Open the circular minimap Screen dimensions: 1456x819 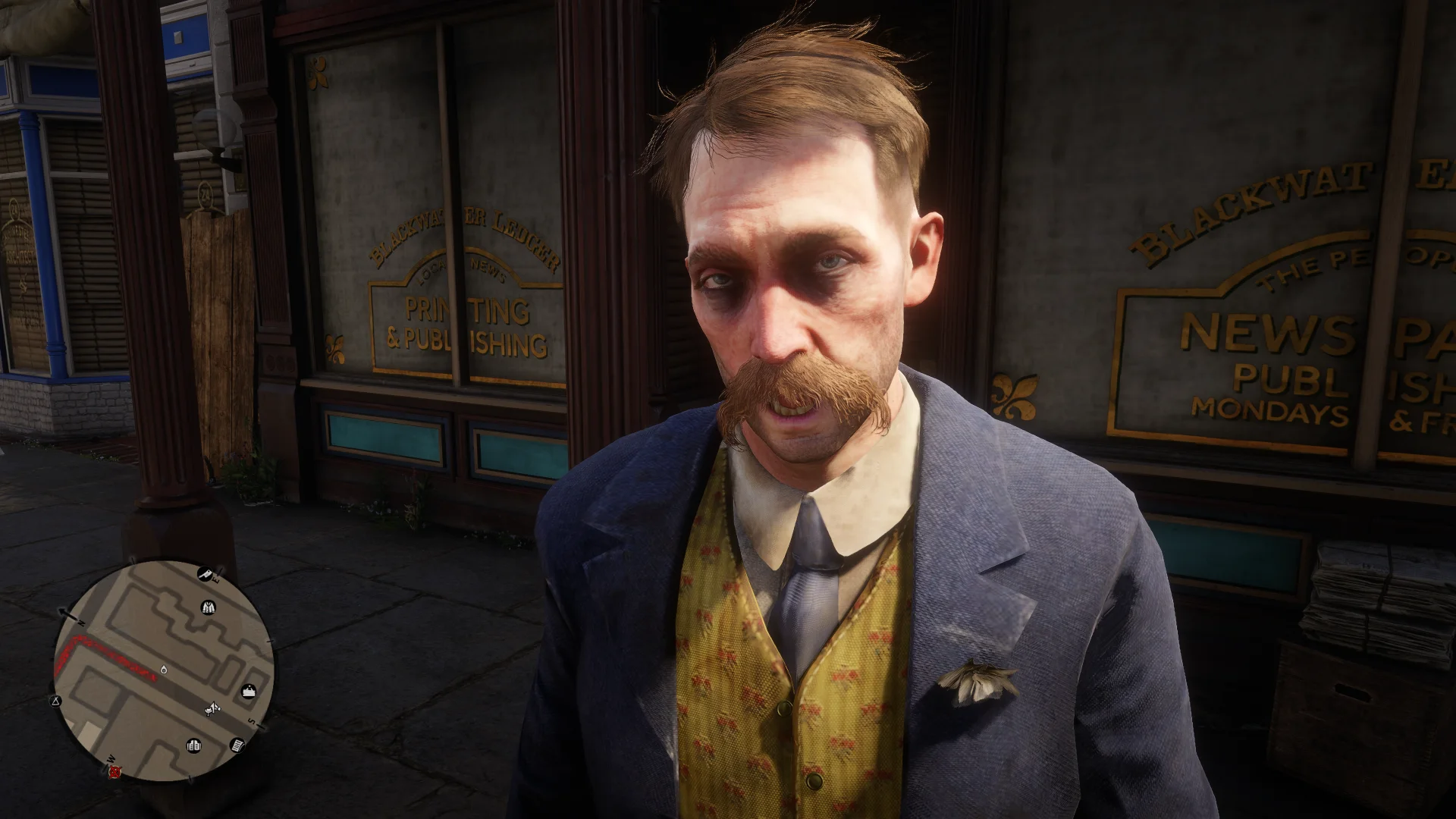pos(162,670)
